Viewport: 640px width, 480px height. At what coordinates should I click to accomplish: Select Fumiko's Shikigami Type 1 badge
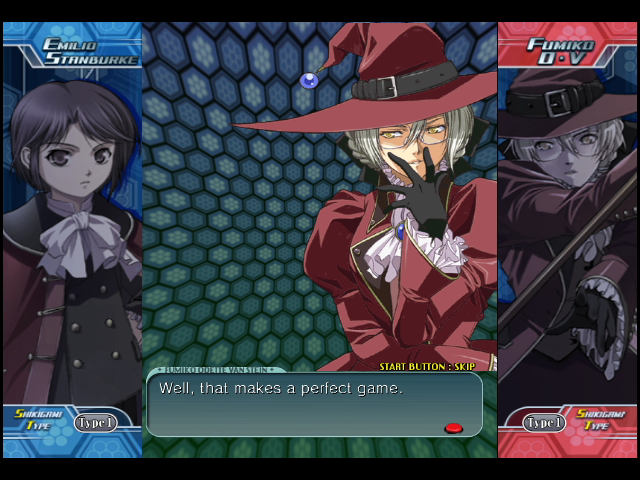point(545,422)
